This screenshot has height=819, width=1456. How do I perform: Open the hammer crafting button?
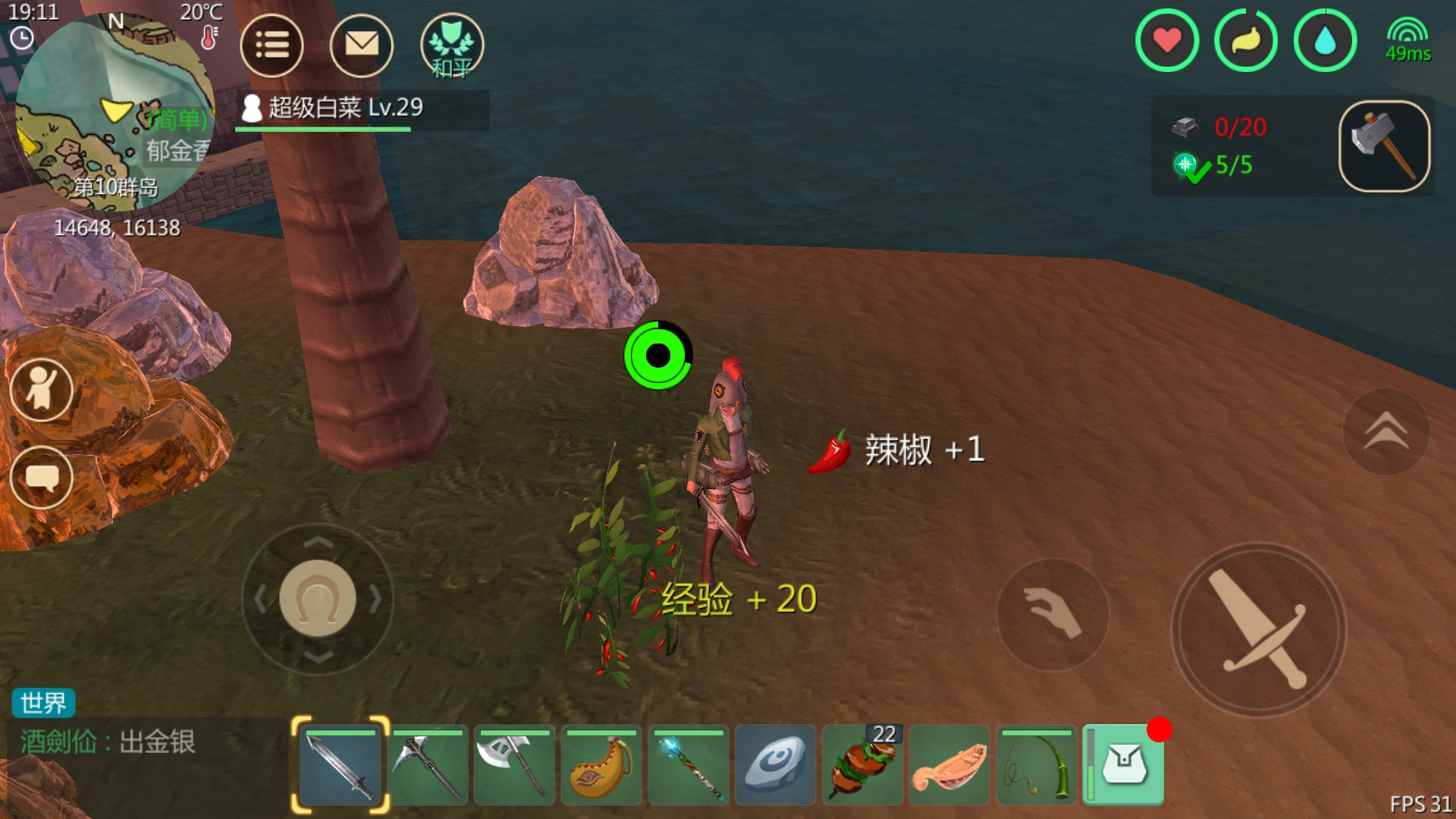coord(1384,146)
